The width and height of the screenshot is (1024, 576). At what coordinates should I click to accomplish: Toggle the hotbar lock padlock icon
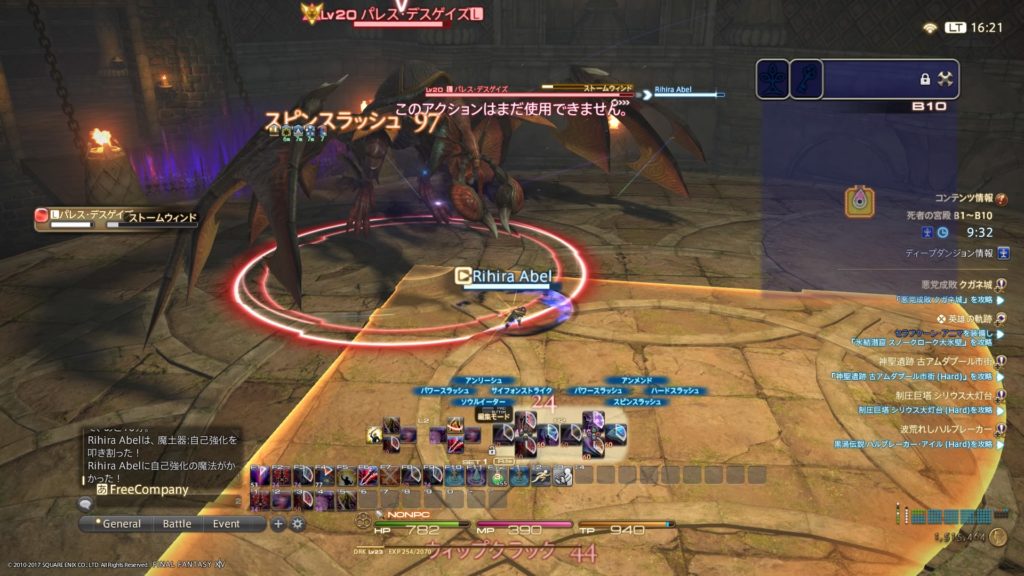tap(491, 452)
